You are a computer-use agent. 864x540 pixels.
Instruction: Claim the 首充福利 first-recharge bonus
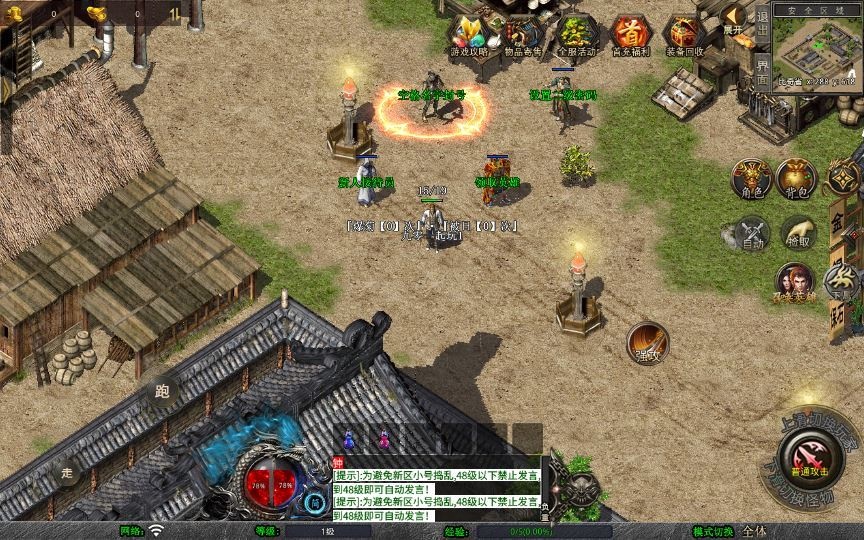630,35
